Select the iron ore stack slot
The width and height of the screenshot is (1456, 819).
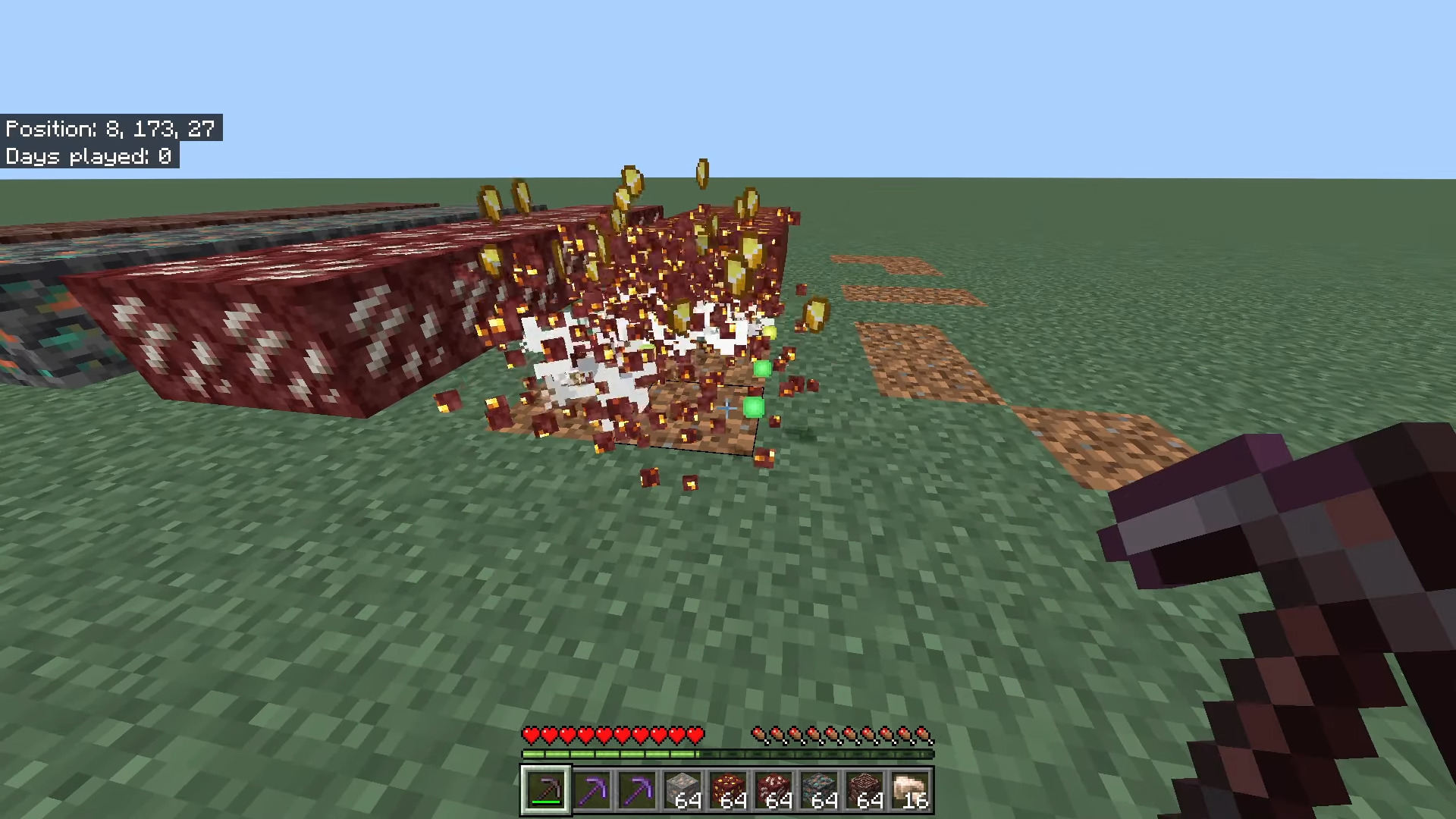tap(682, 790)
